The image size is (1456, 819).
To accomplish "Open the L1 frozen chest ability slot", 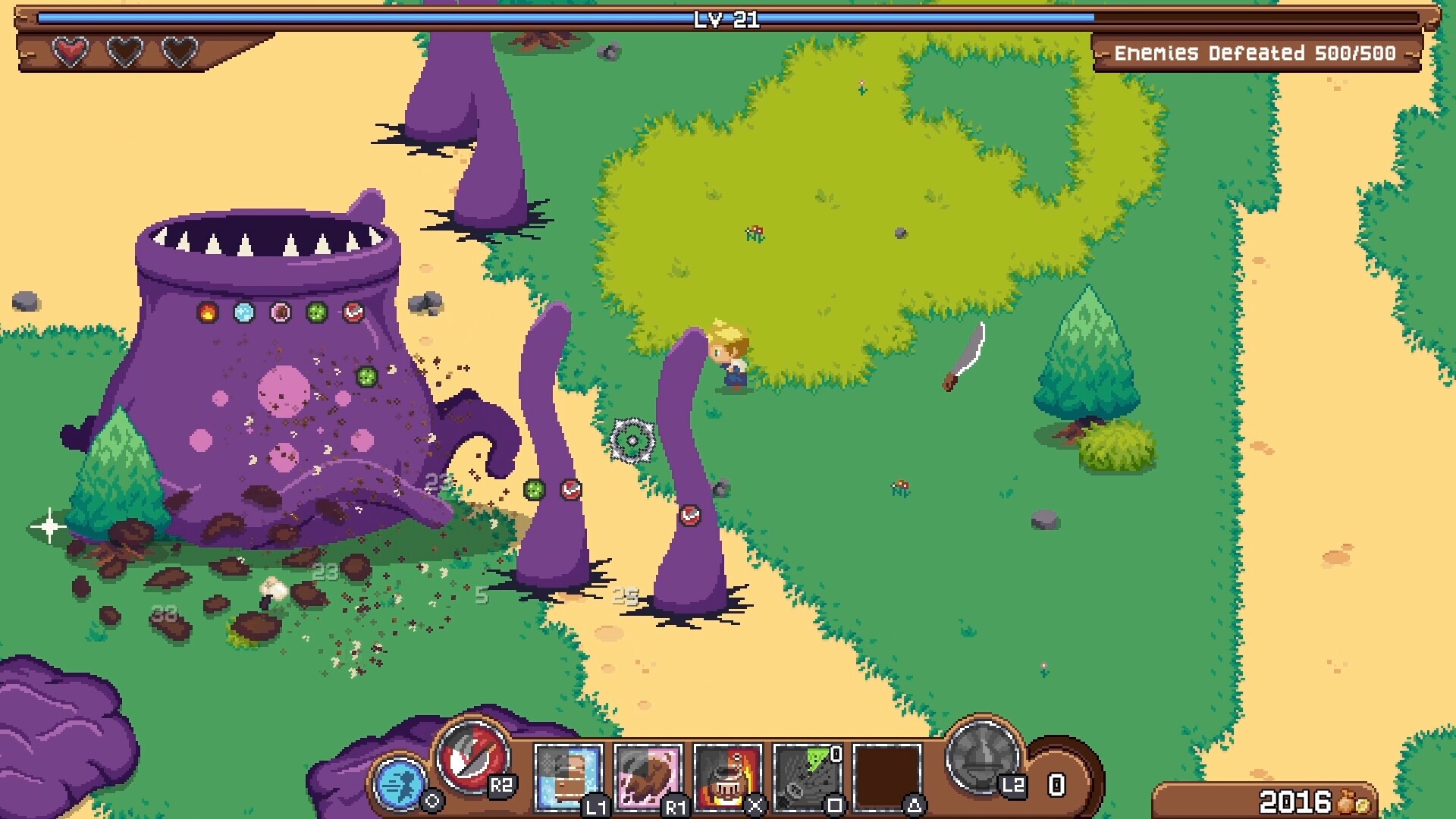I will tap(567, 776).
